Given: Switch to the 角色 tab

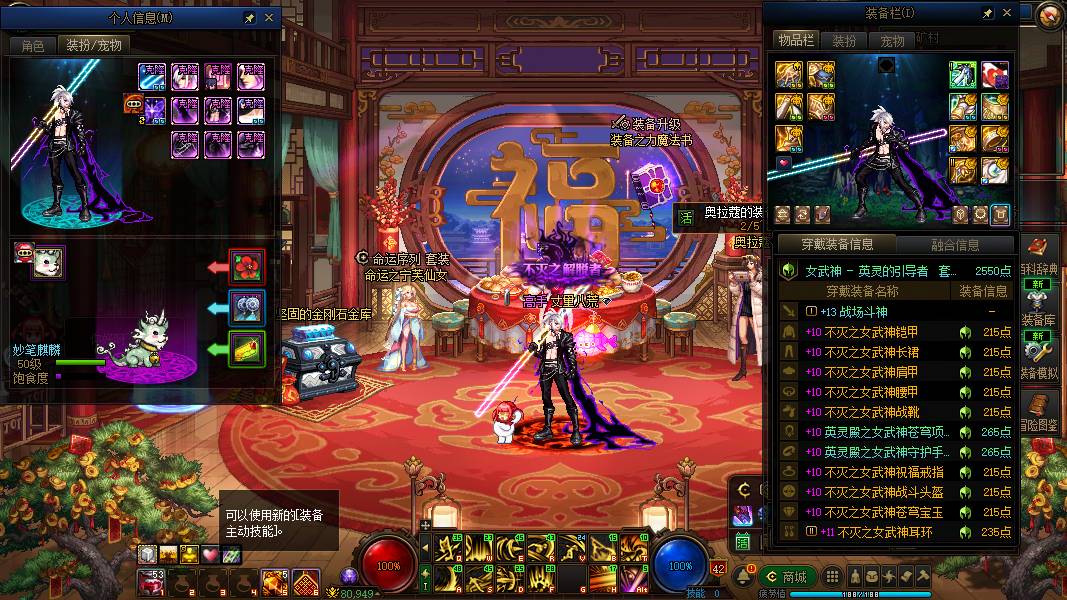Looking at the screenshot, I should (32, 45).
